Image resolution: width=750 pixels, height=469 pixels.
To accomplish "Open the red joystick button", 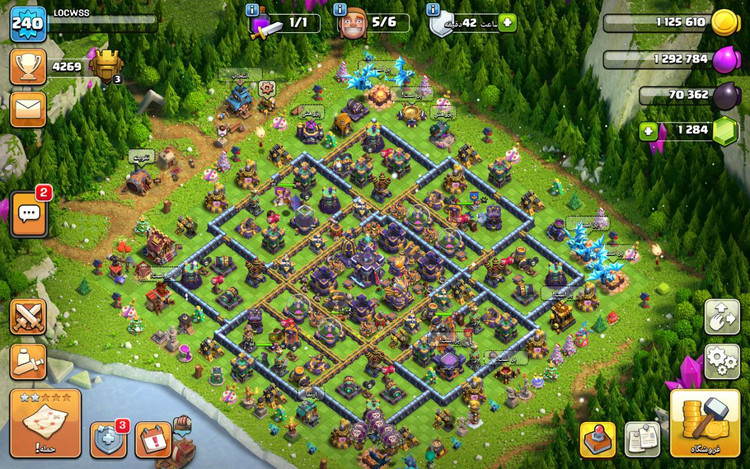I will [x=597, y=439].
